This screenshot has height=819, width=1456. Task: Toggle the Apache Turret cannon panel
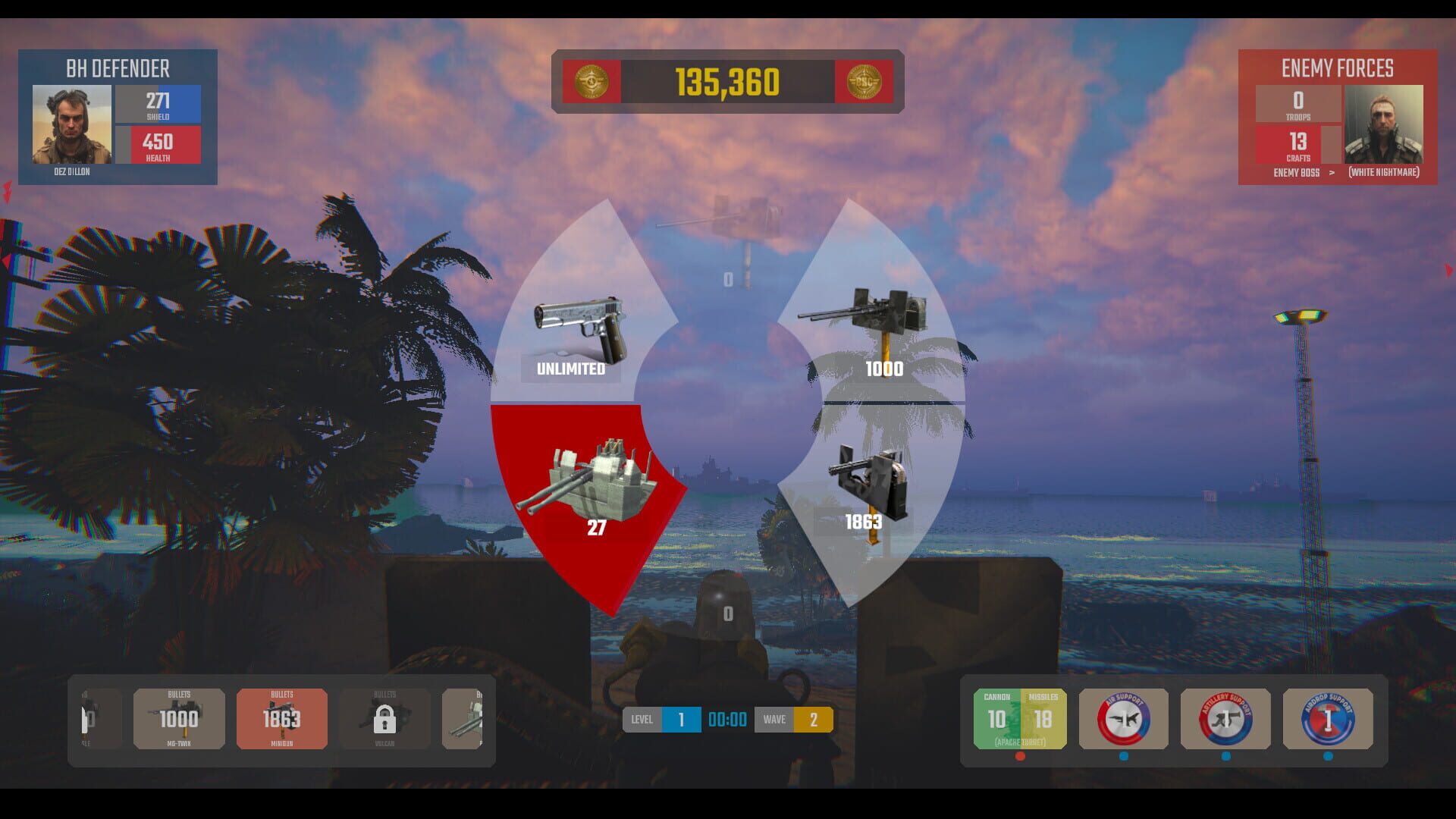point(1018,719)
